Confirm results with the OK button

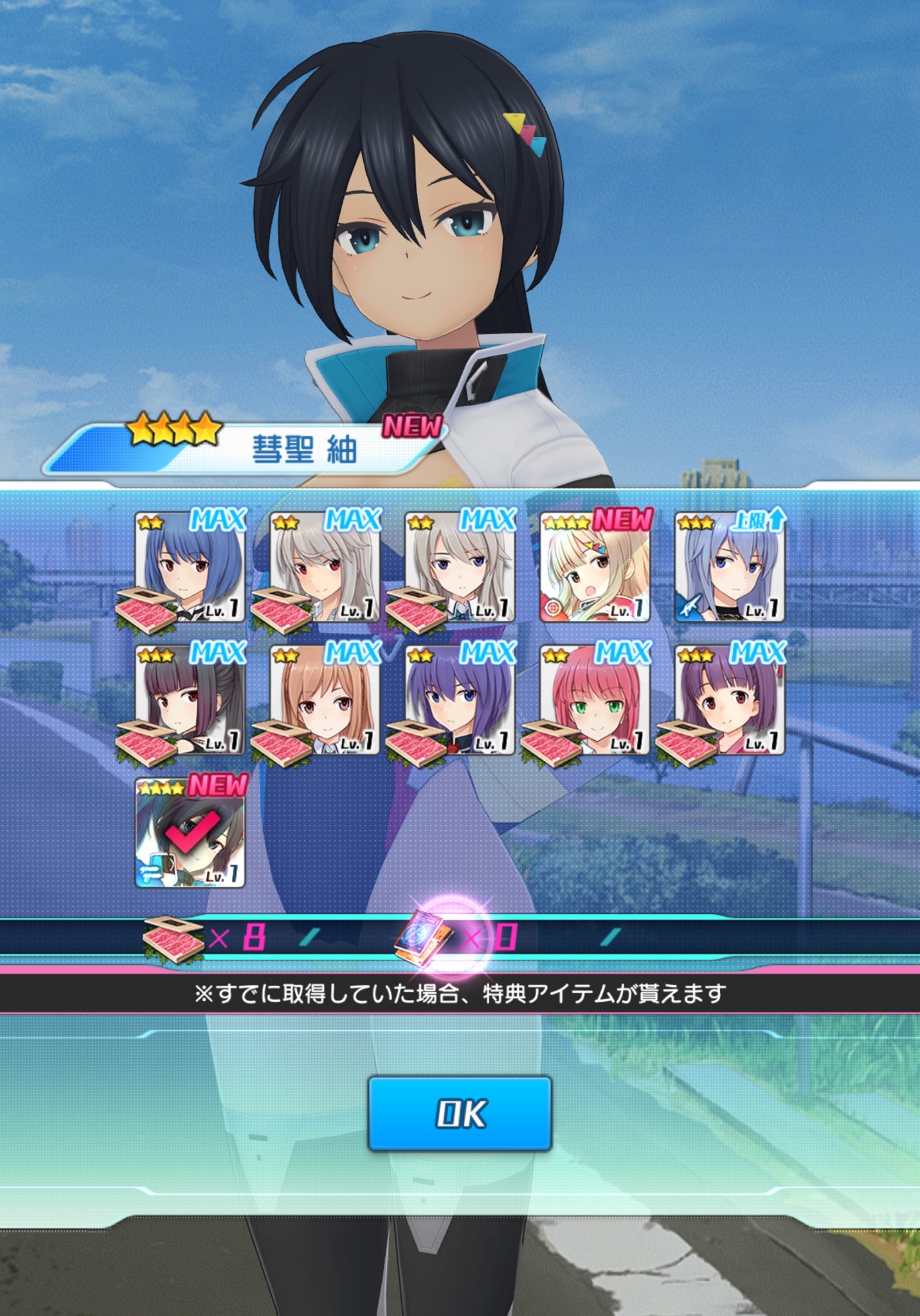(x=460, y=1113)
